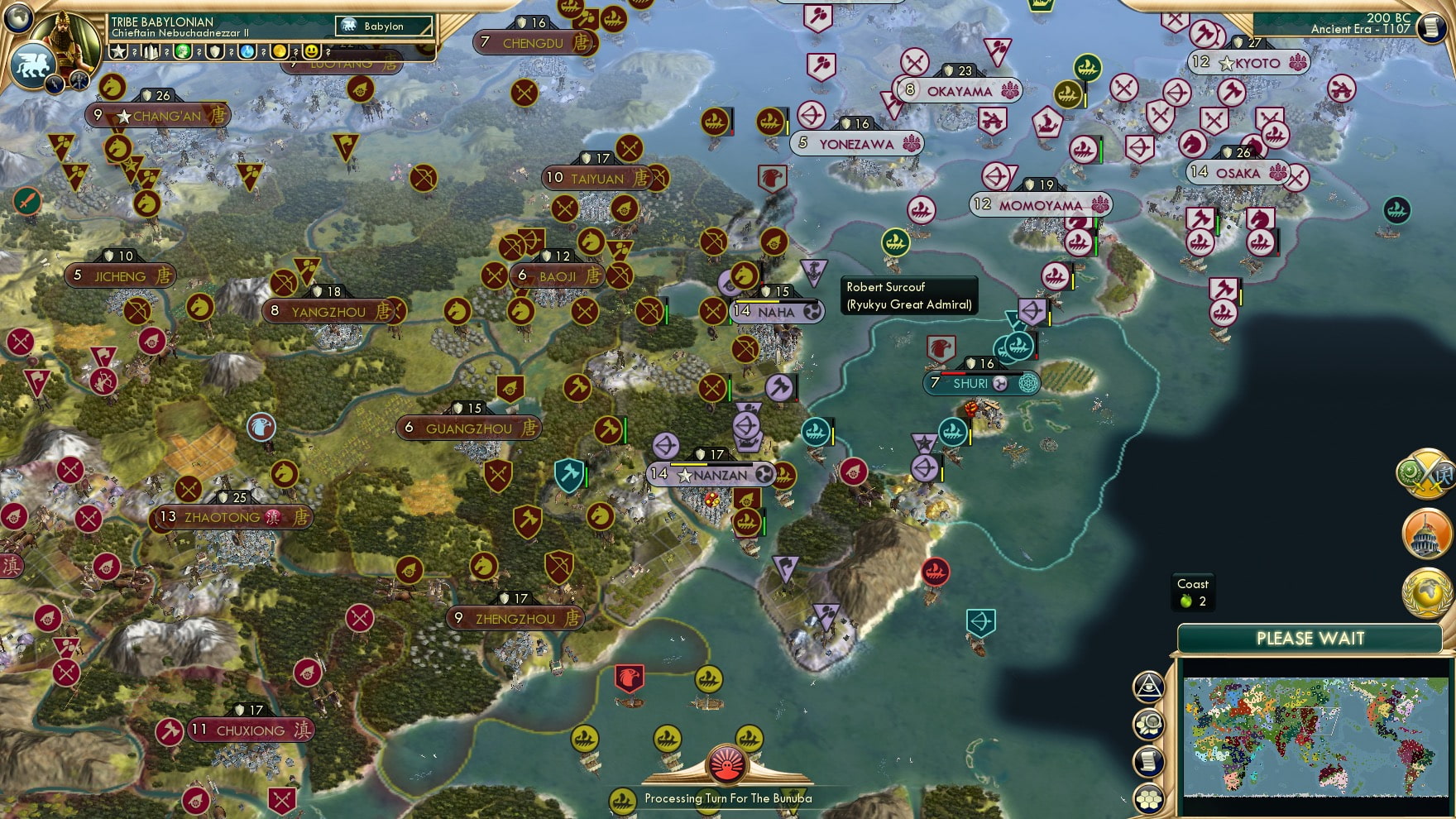Click the shield defense indicator on the top bar
Screen dimensions: 1456x819
click(x=215, y=53)
